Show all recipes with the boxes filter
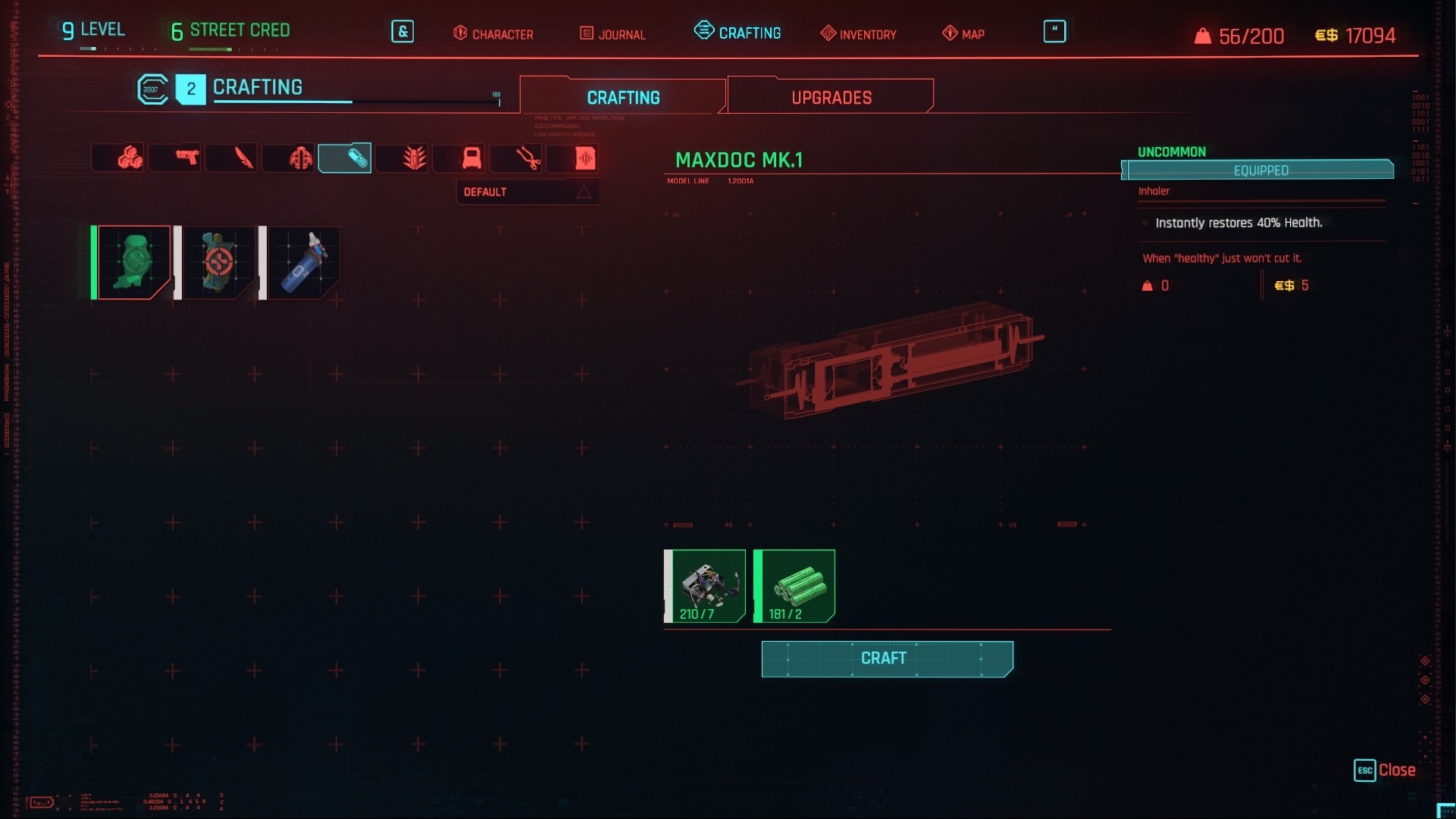This screenshot has width=1456, height=819. coord(130,158)
